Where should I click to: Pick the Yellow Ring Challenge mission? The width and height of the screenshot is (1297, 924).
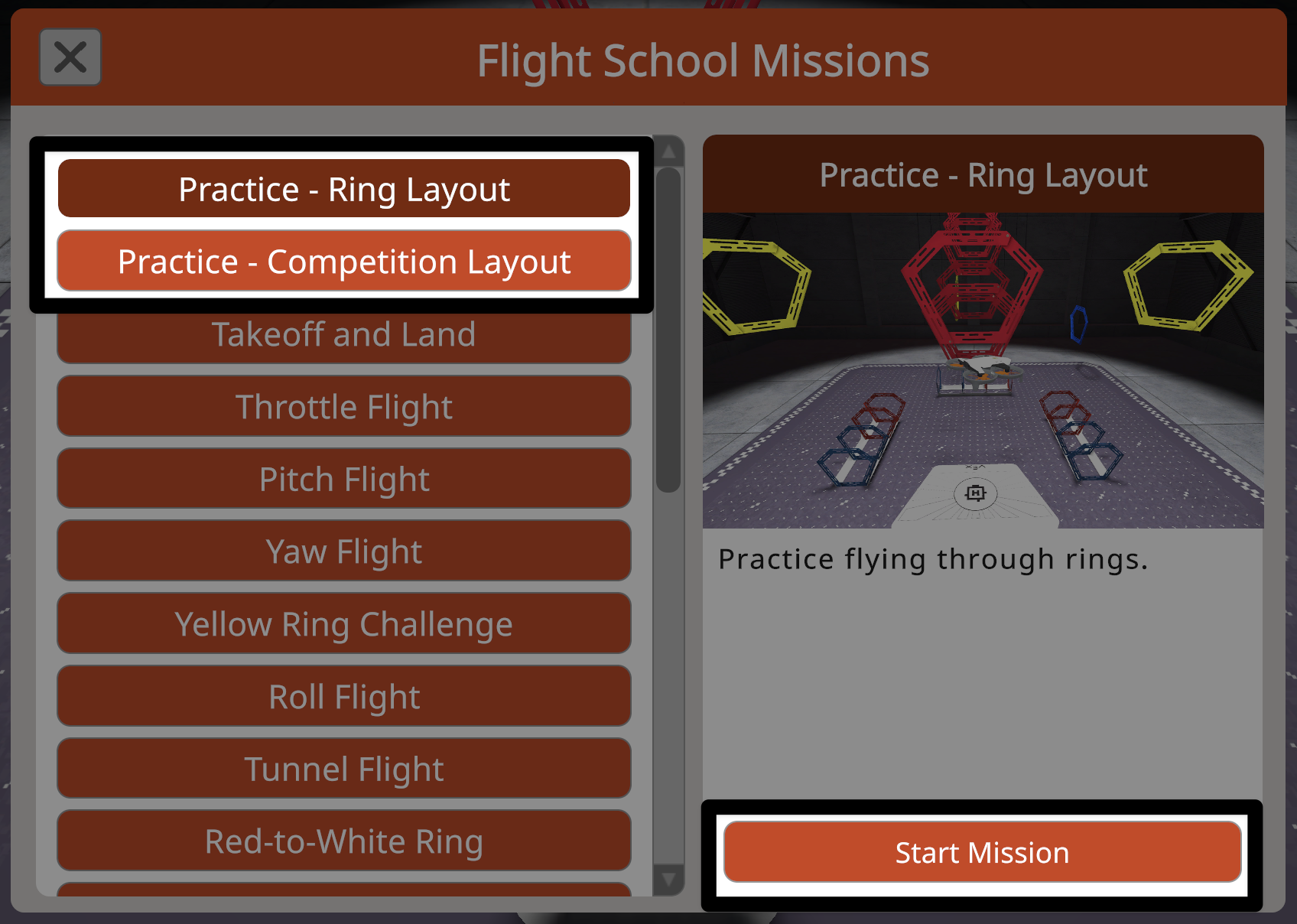tap(343, 623)
